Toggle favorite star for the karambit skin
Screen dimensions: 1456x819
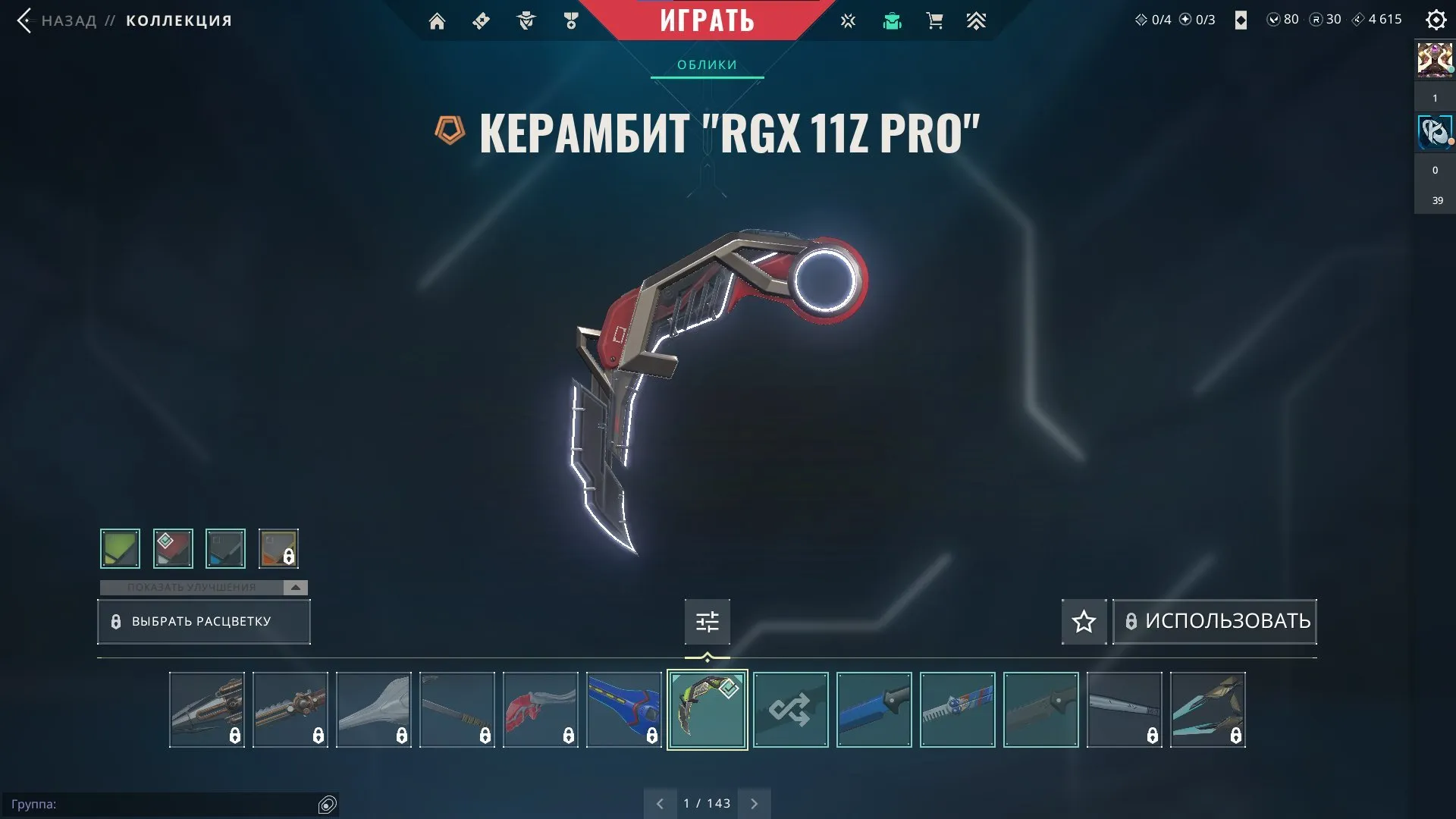point(1083,621)
